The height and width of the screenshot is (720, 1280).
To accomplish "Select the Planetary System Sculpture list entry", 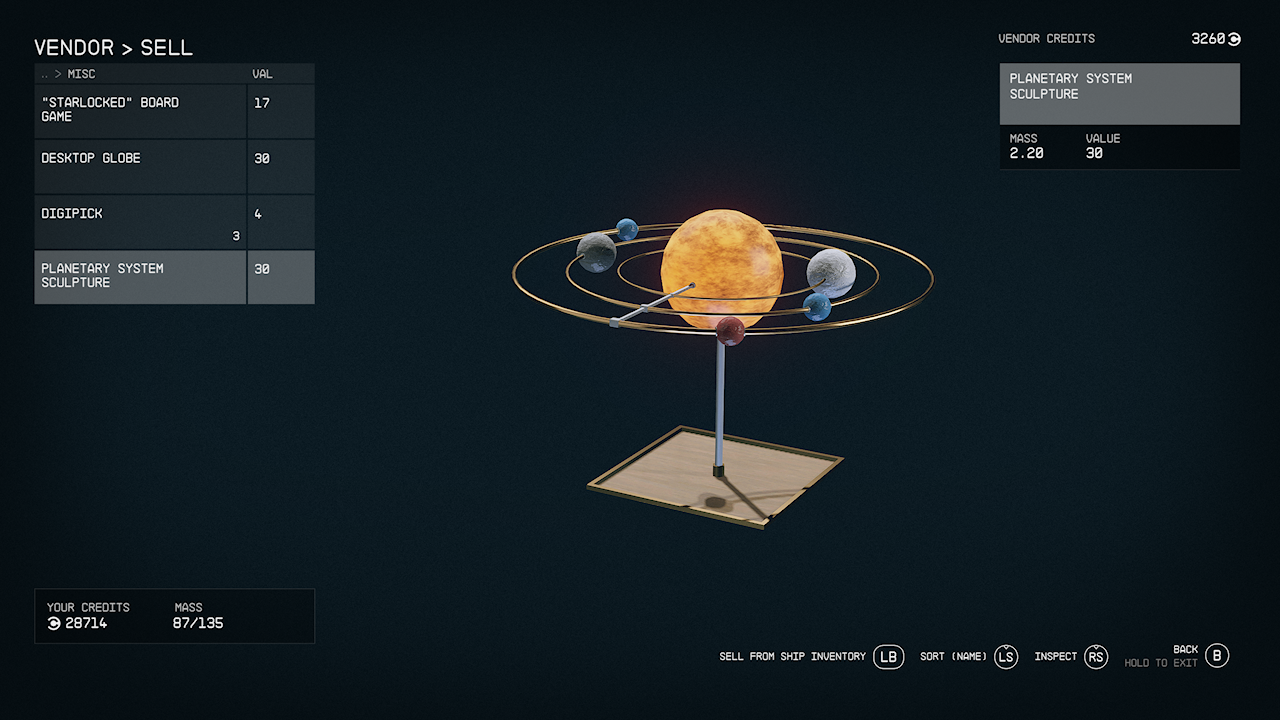I will coord(140,277).
